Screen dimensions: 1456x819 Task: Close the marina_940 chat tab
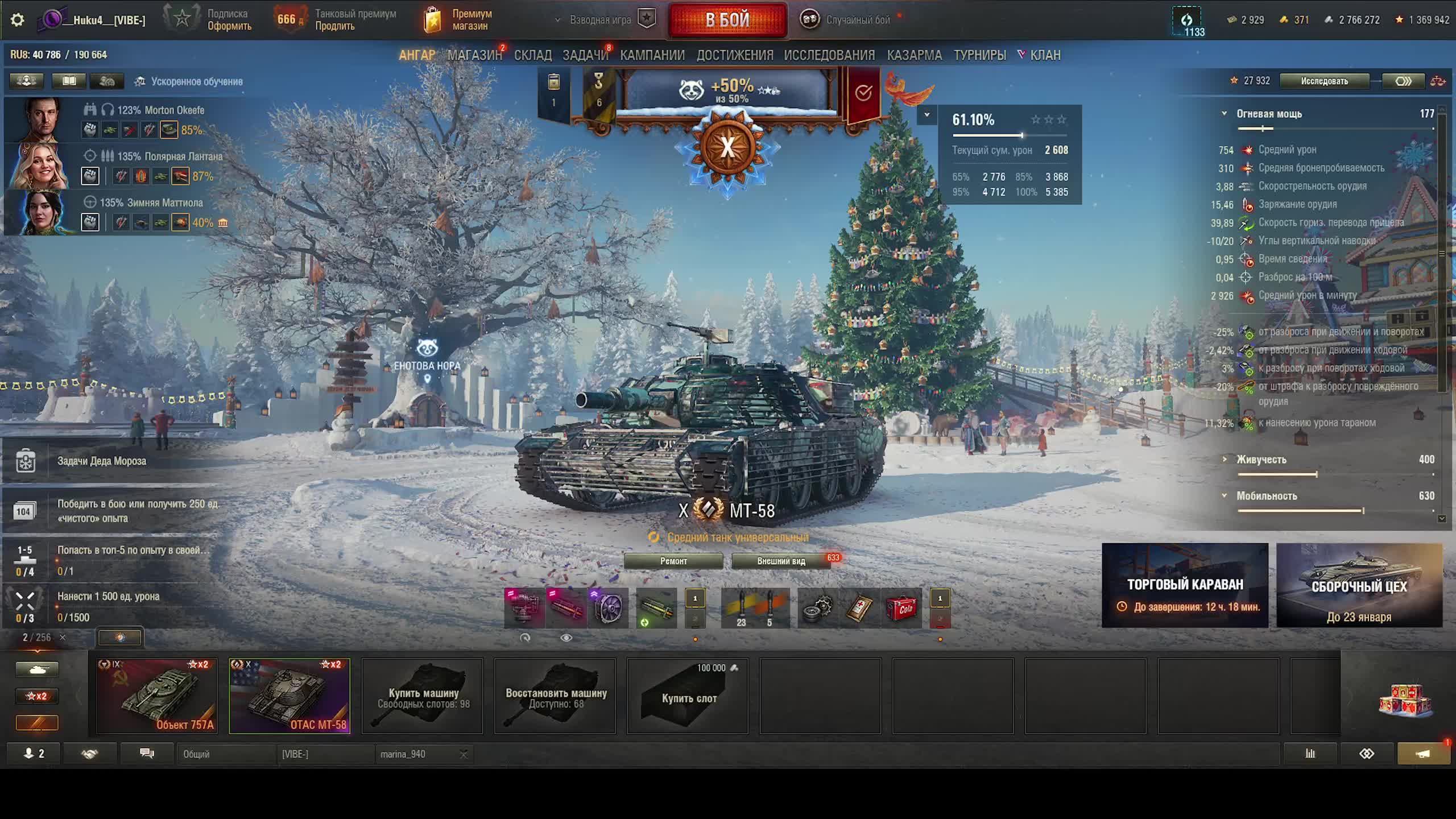point(464,754)
